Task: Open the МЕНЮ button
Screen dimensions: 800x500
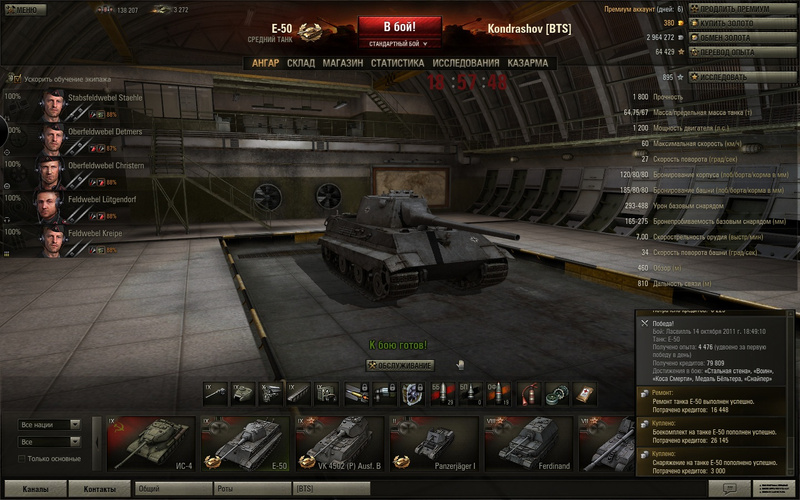Action: [23, 9]
